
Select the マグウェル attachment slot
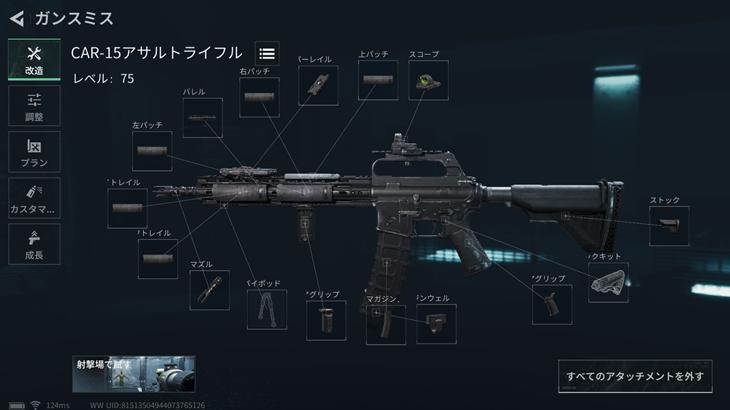click(435, 324)
